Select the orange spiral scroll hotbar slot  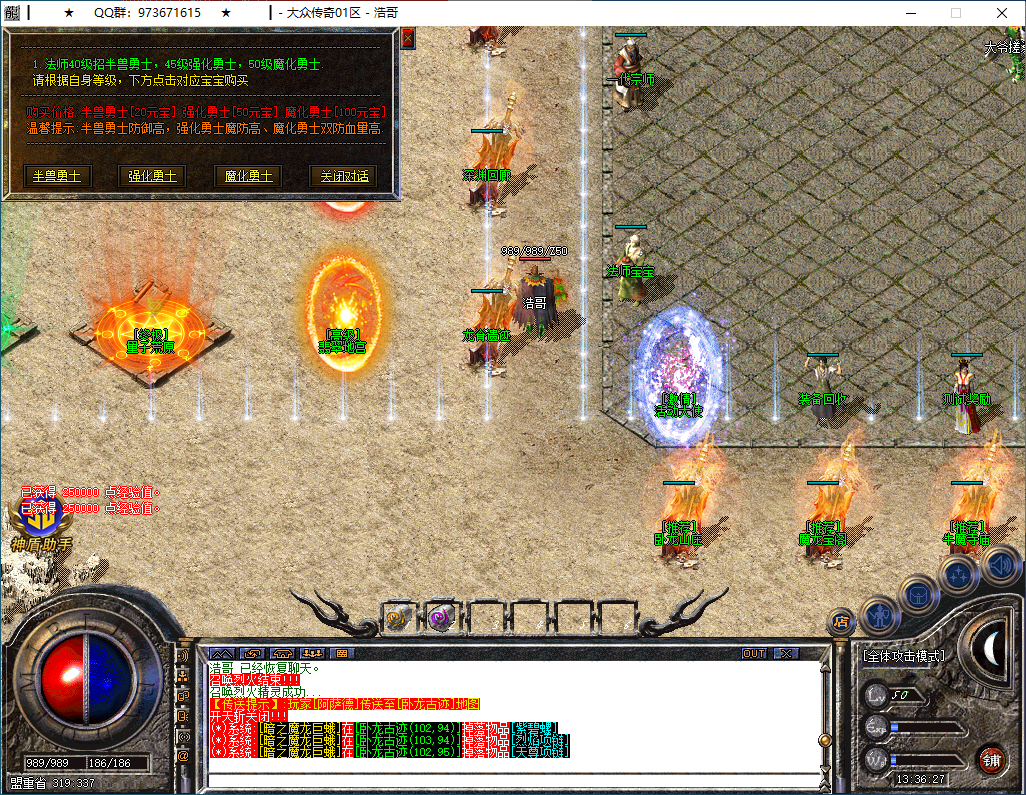(400, 618)
